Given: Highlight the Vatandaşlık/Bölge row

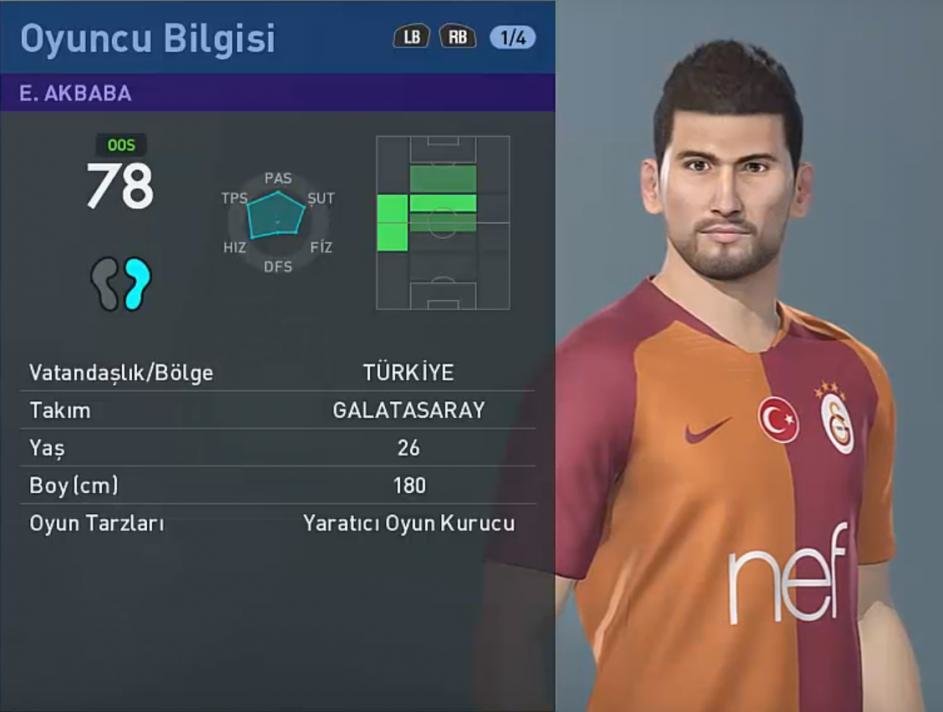Looking at the screenshot, I should 277,373.
